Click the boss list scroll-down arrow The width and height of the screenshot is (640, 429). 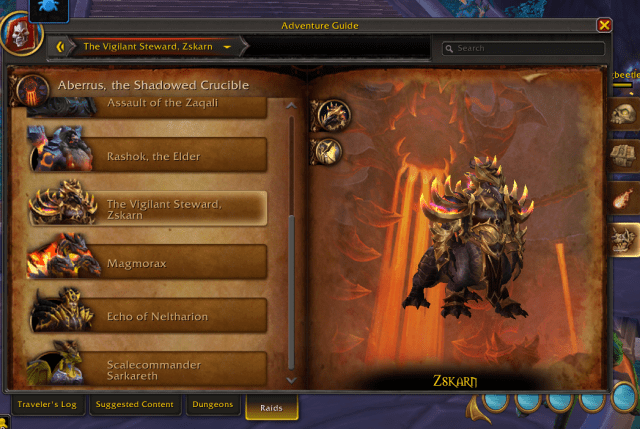tap(291, 379)
